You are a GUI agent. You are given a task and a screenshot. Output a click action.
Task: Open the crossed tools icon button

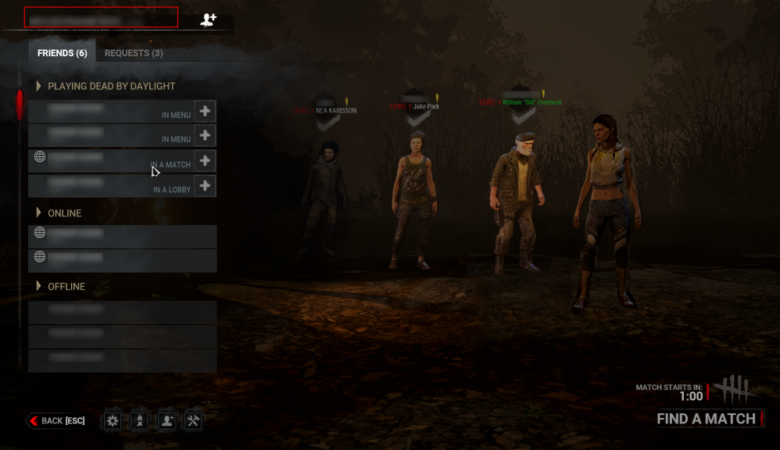pos(193,421)
